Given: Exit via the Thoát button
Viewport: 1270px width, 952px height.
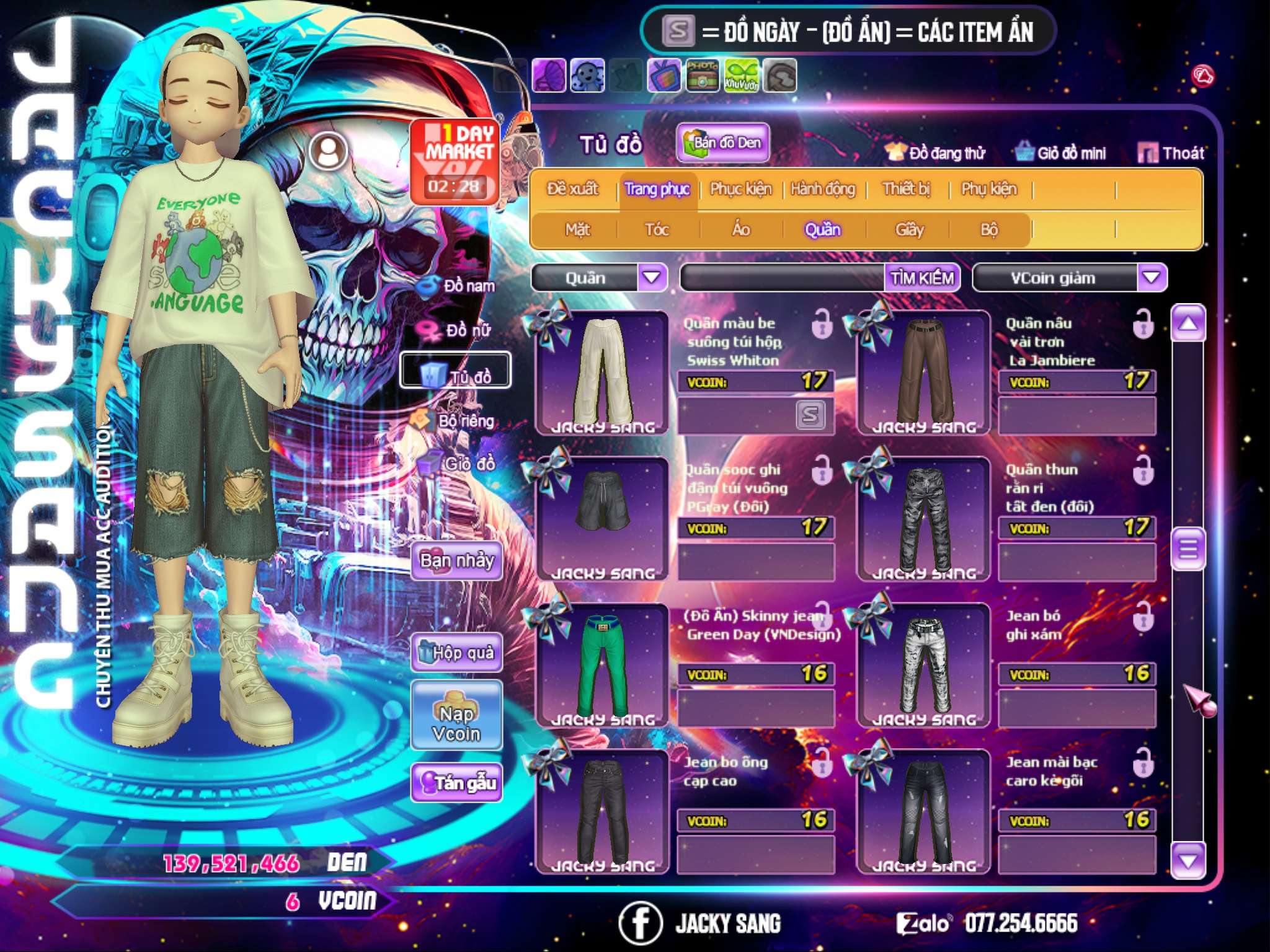Looking at the screenshot, I should (1171, 153).
